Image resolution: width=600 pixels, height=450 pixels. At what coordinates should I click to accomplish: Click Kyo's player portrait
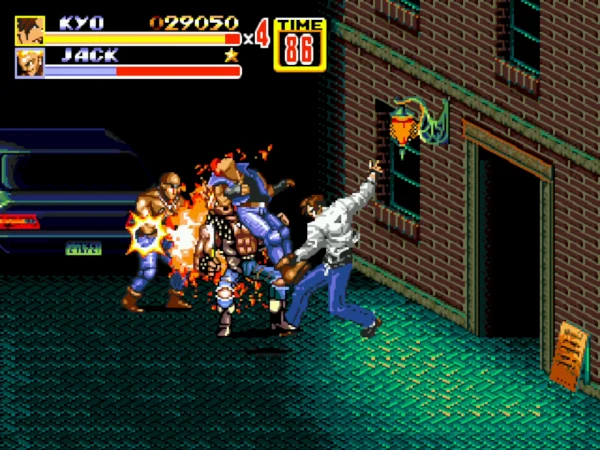pos(29,30)
